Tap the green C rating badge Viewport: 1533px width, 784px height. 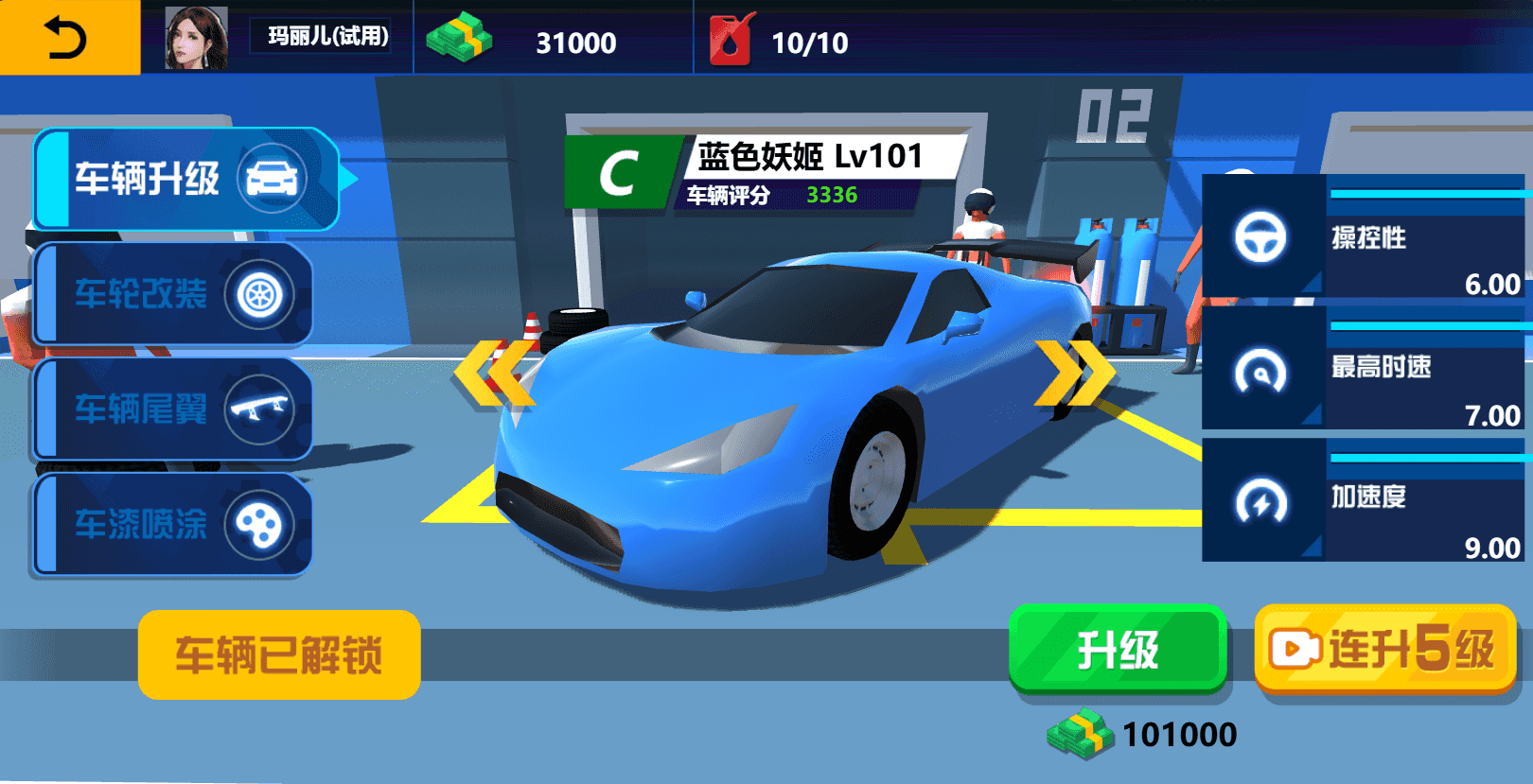click(x=620, y=171)
